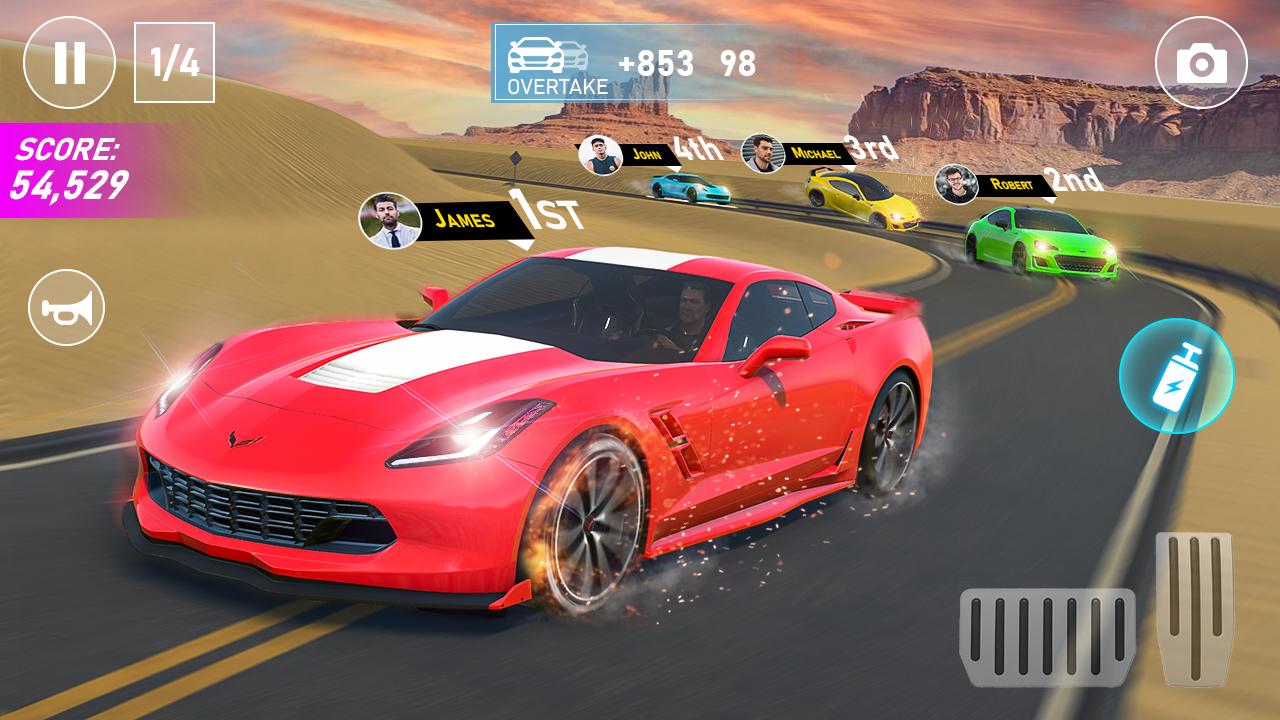Viewport: 1280px width, 720px height.
Task: Click the 2nd position label near Robert
Action: pos(1075,180)
